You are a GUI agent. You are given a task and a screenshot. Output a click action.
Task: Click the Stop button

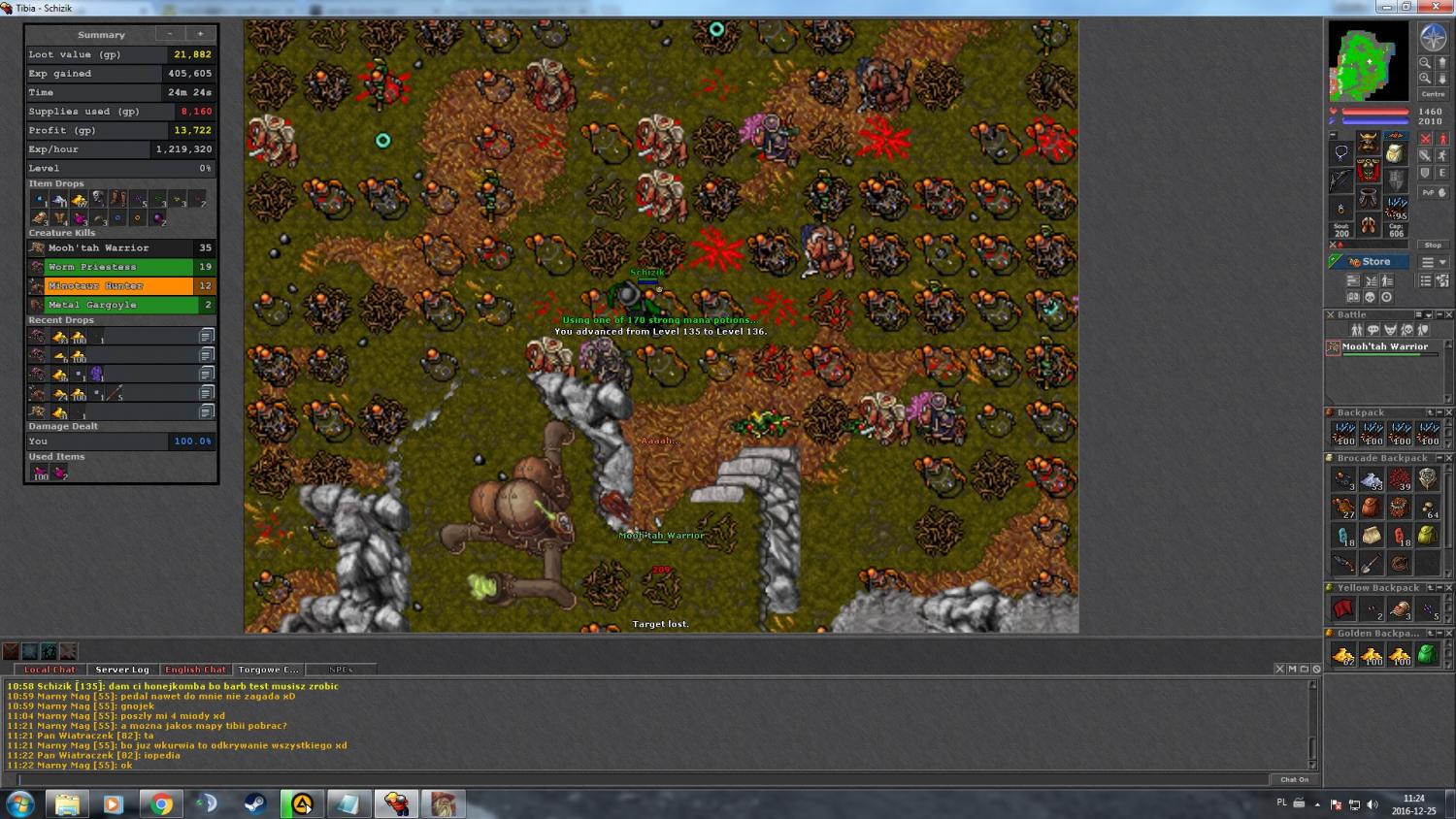tap(1433, 245)
